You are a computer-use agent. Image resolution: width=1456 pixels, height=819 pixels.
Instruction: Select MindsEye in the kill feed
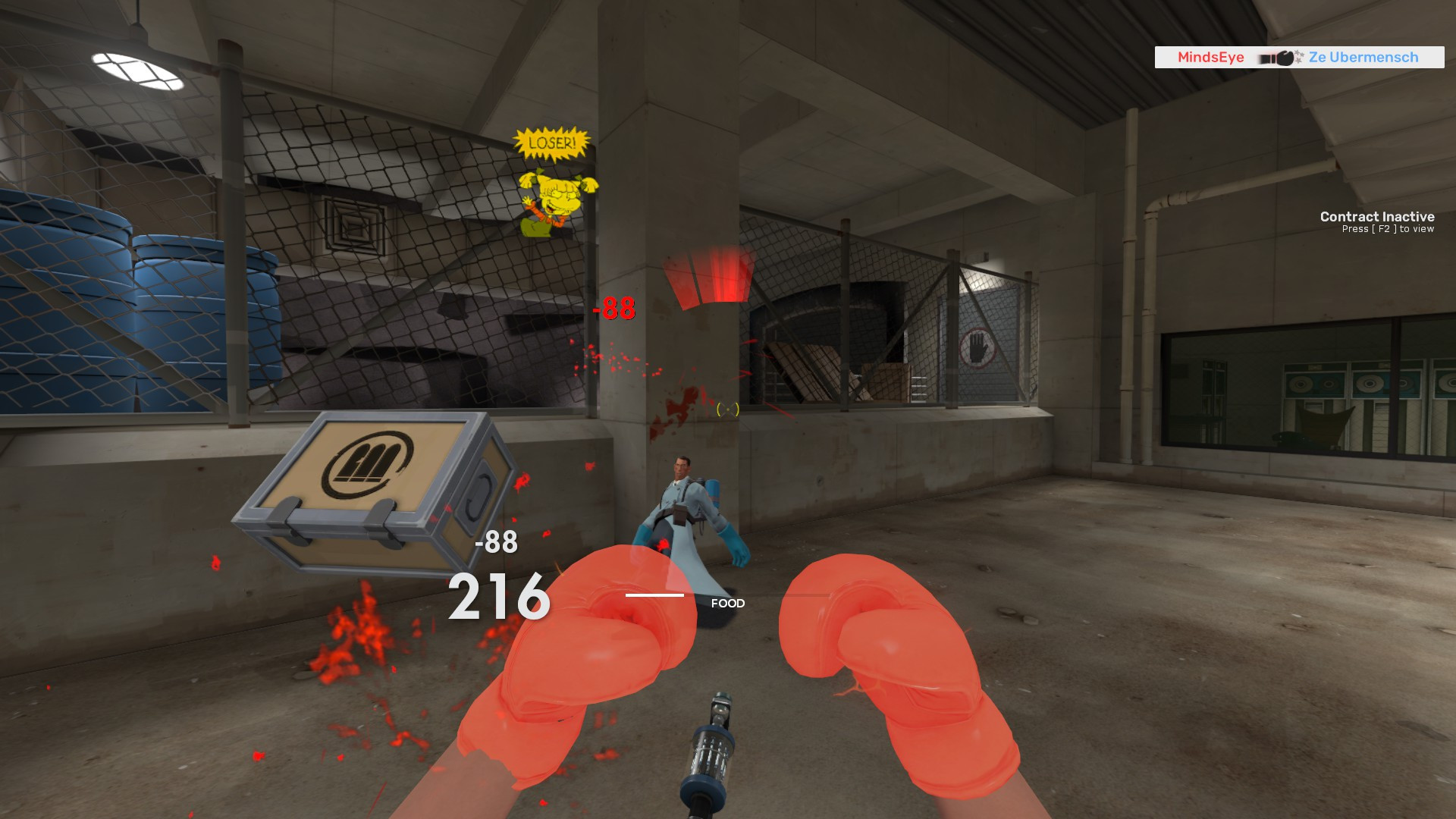pyautogui.click(x=1211, y=57)
